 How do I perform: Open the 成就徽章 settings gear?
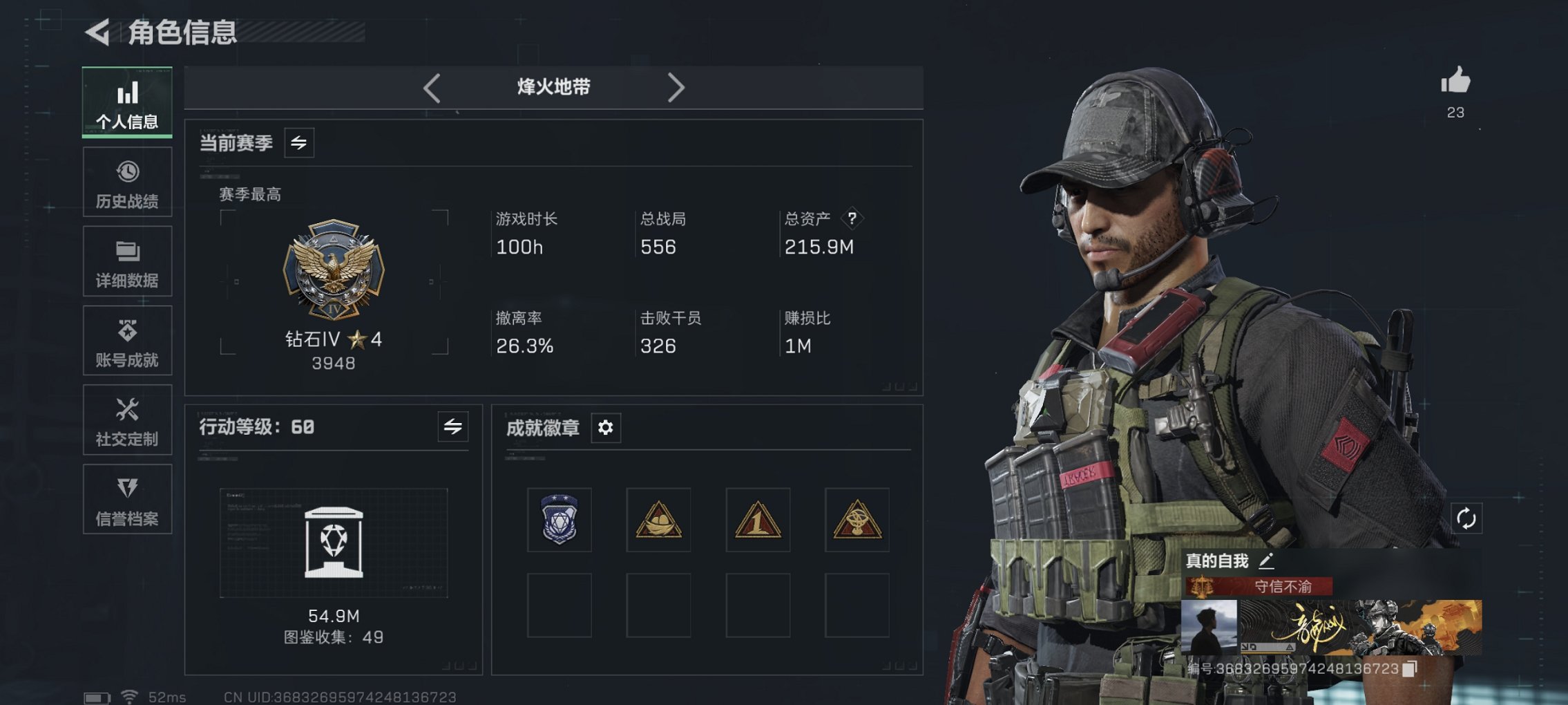click(606, 428)
